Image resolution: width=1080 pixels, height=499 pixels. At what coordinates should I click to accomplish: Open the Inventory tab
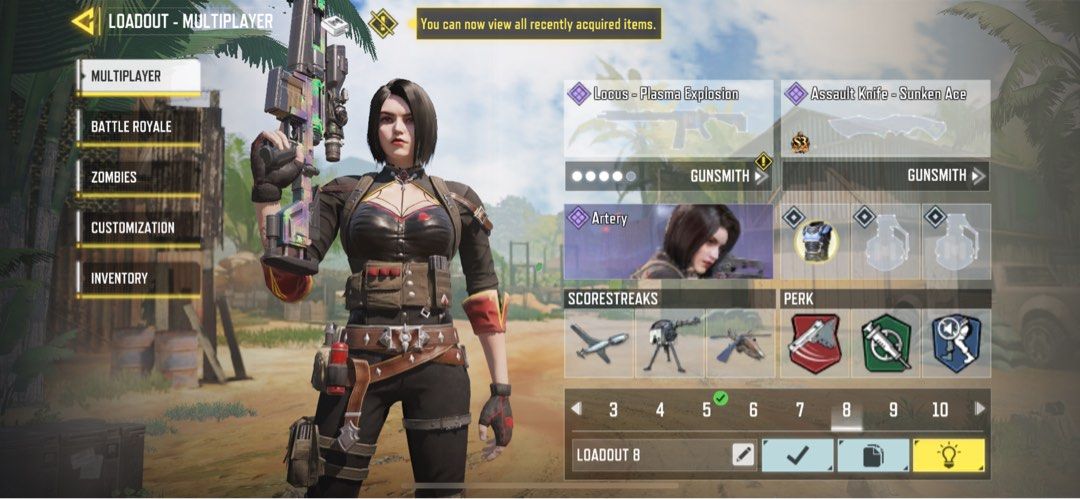coord(138,278)
